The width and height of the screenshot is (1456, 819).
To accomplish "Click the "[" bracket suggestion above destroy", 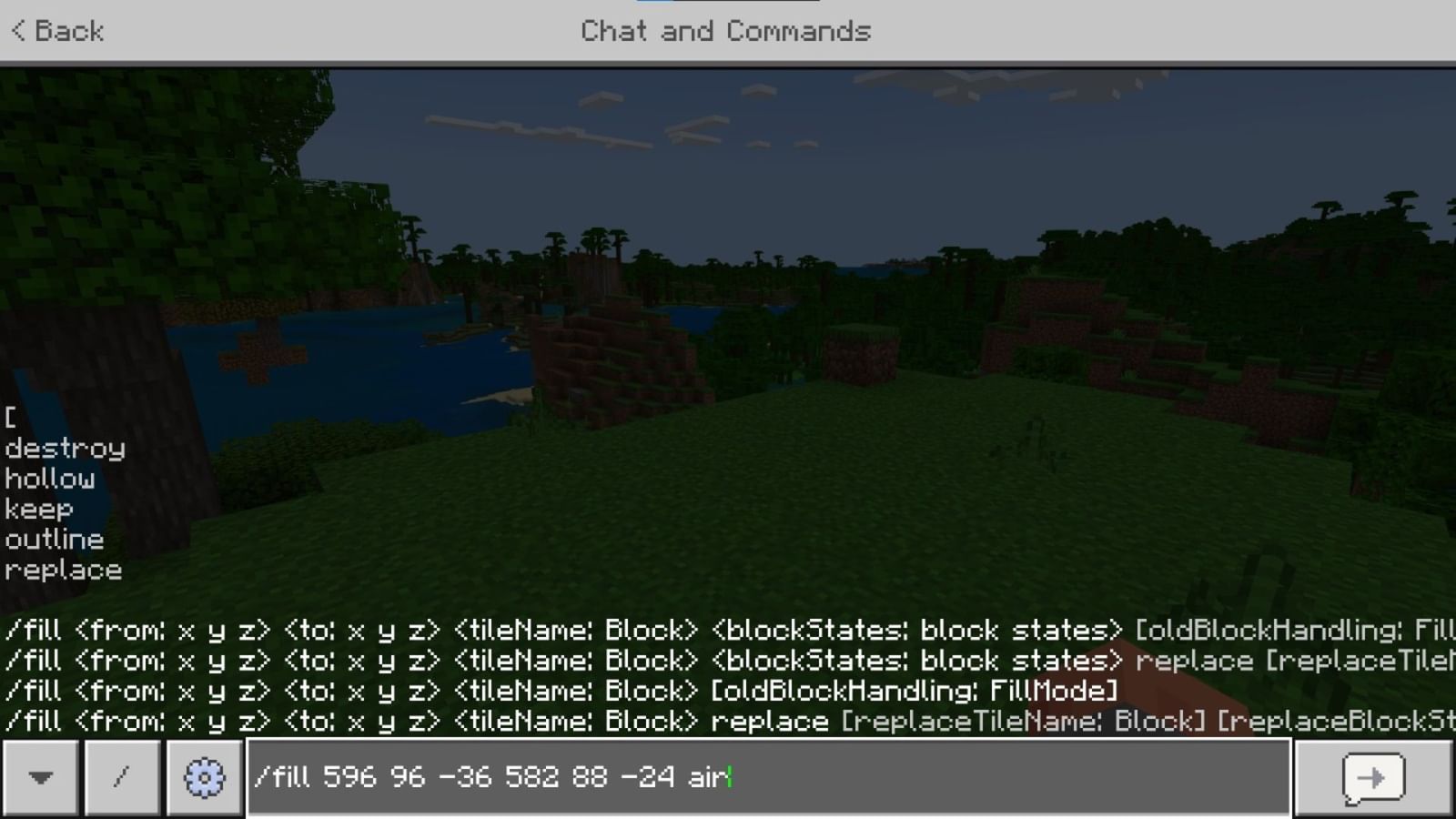I will (x=10, y=418).
